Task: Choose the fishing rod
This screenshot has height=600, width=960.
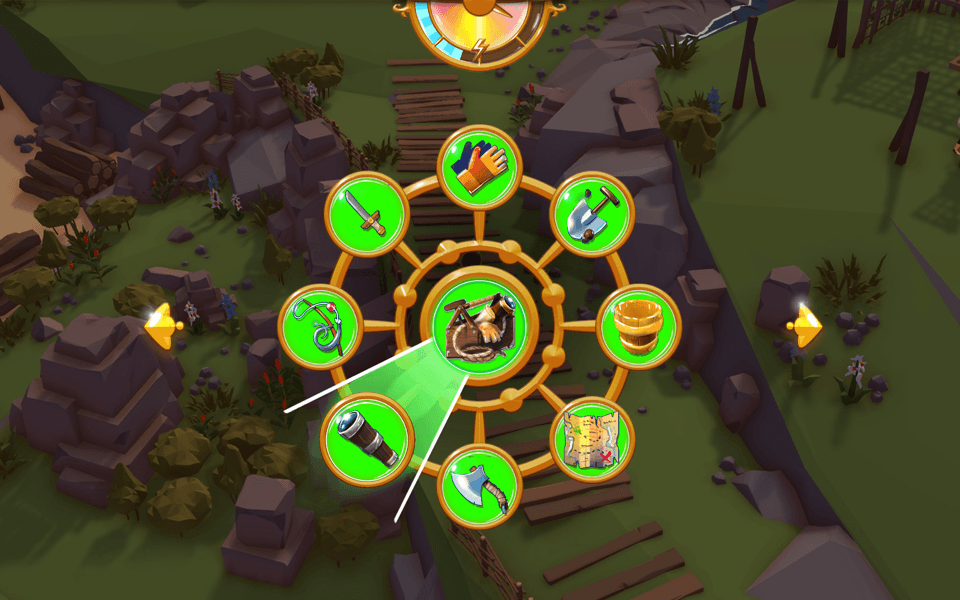Action: click(320, 326)
